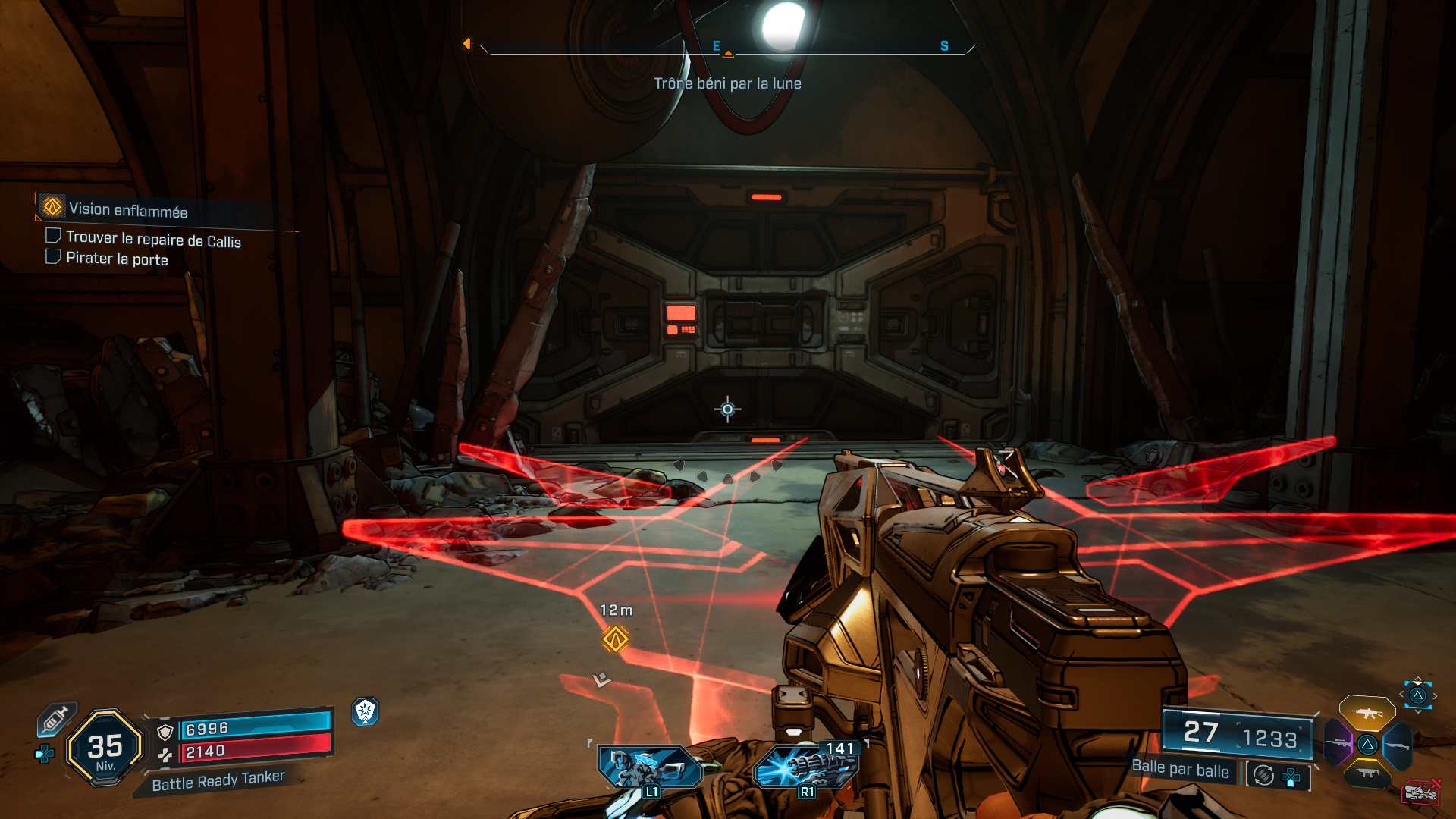
Task: Click the level 35 character badge
Action: pyautogui.click(x=105, y=748)
